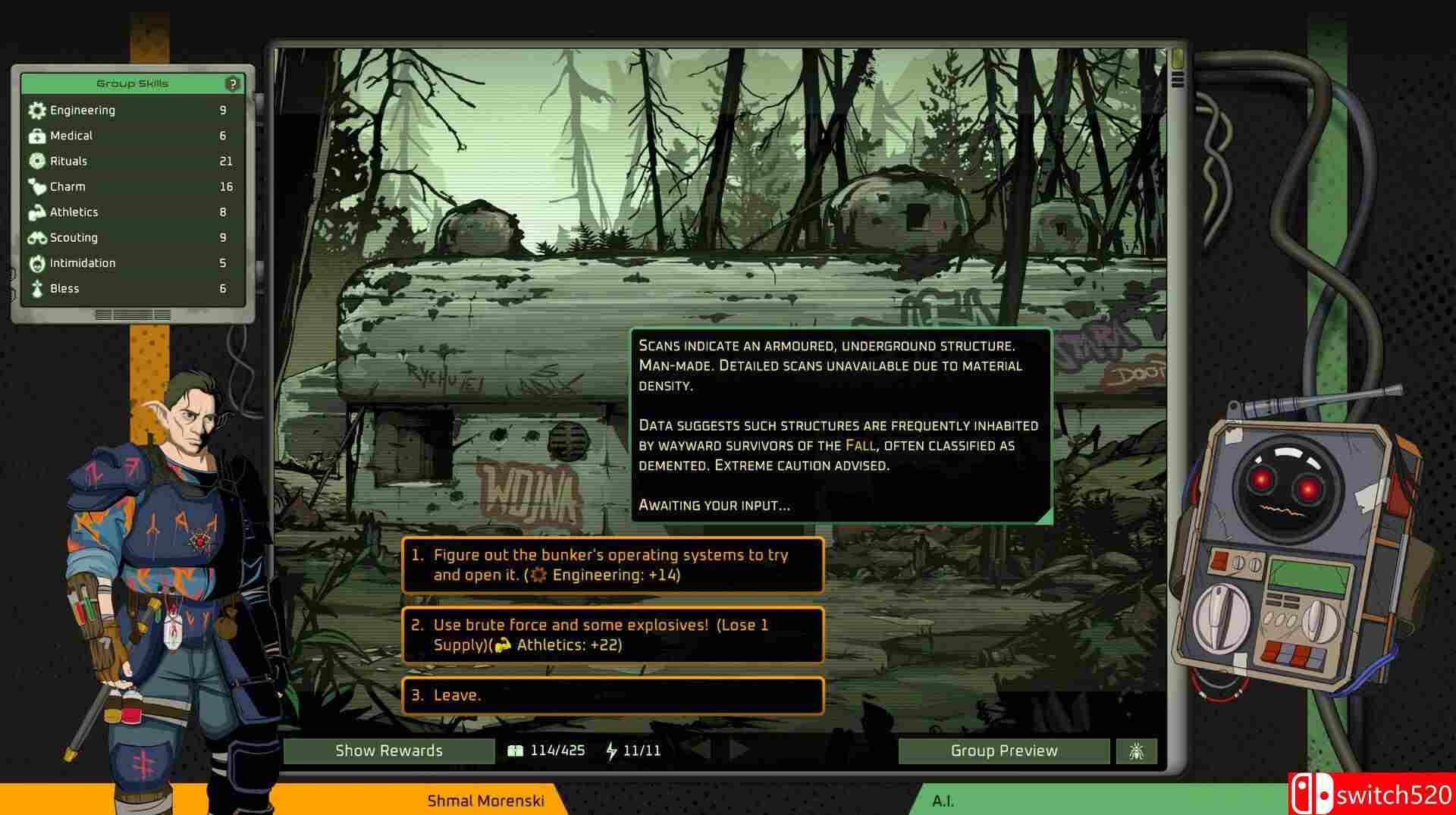This screenshot has width=1456, height=815.
Task: Choose the Engineering option to open the bunker
Action: (x=612, y=565)
